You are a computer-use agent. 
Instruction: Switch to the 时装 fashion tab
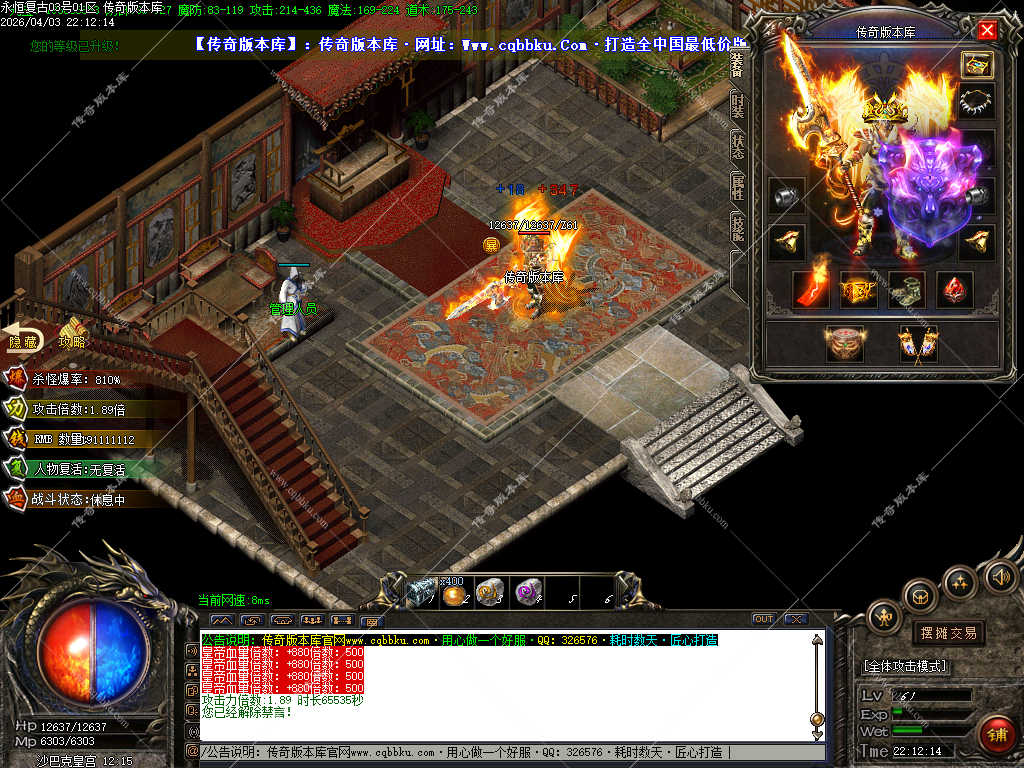point(738,105)
